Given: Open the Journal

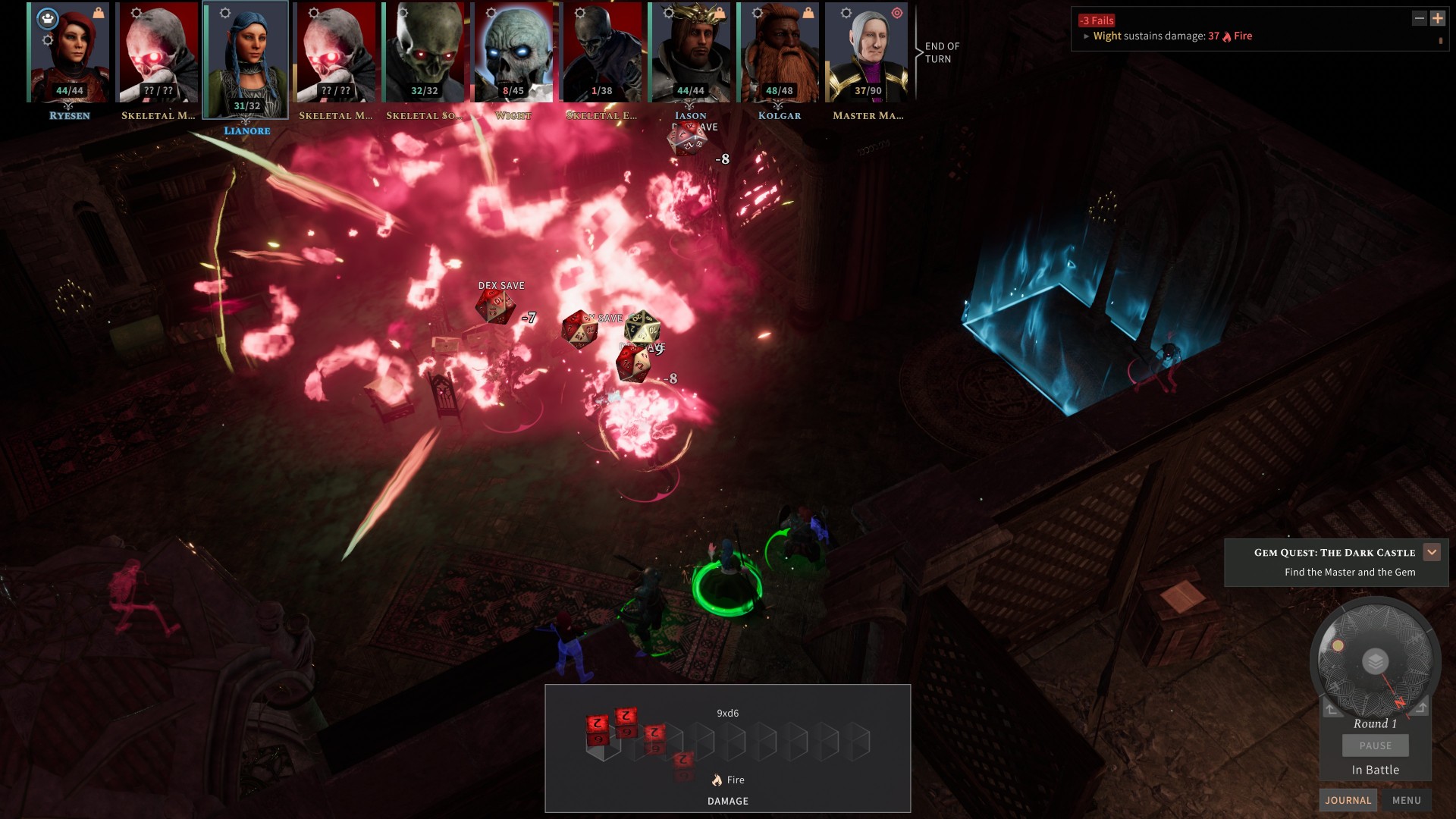Looking at the screenshot, I should (1348, 800).
